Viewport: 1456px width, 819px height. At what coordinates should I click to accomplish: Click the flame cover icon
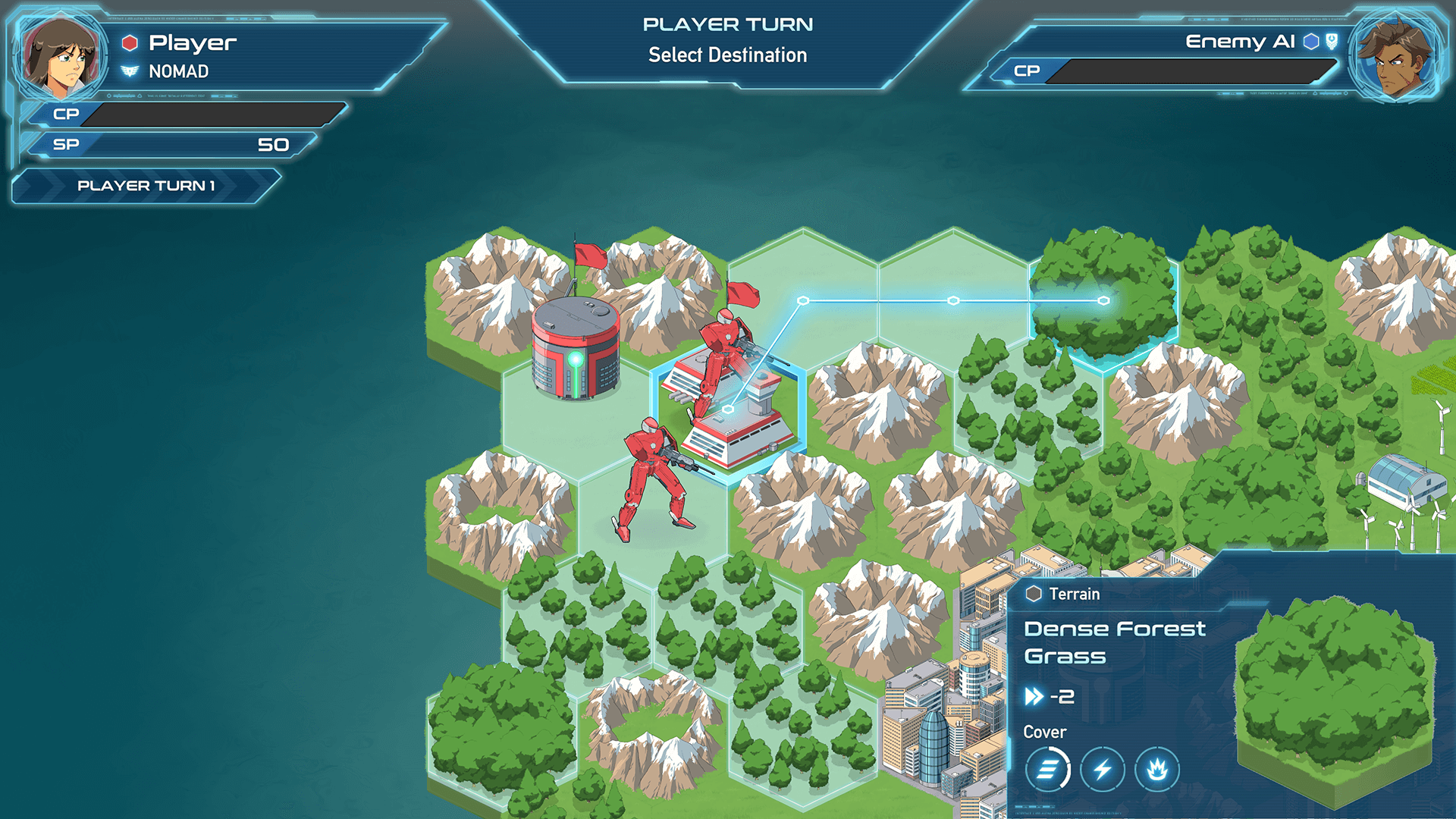1157,770
